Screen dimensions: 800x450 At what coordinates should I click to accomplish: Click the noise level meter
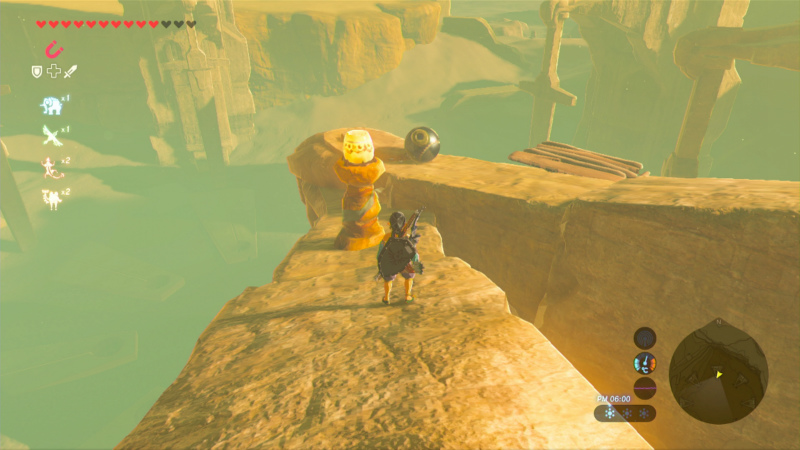point(645,387)
